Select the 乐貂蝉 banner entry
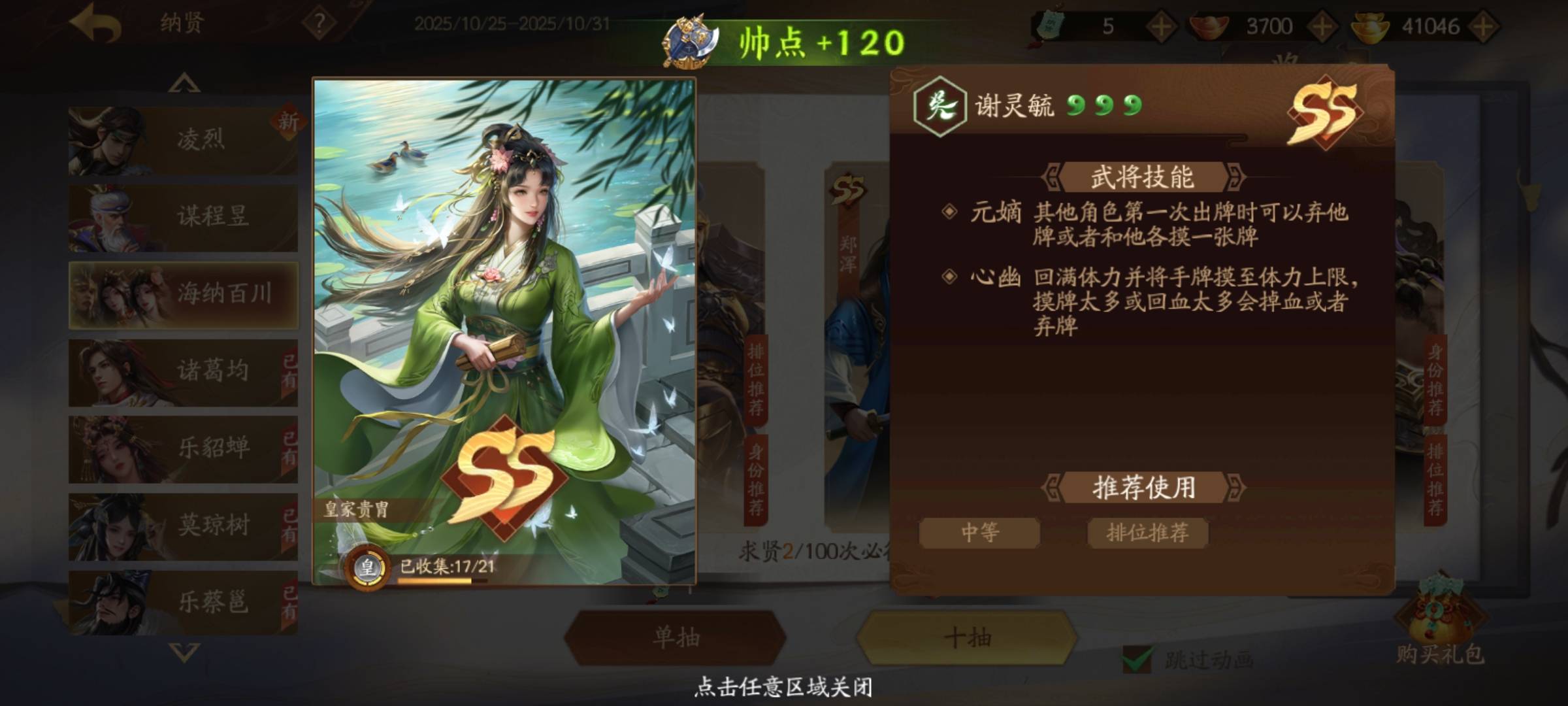The height and width of the screenshot is (706, 1568). [183, 448]
